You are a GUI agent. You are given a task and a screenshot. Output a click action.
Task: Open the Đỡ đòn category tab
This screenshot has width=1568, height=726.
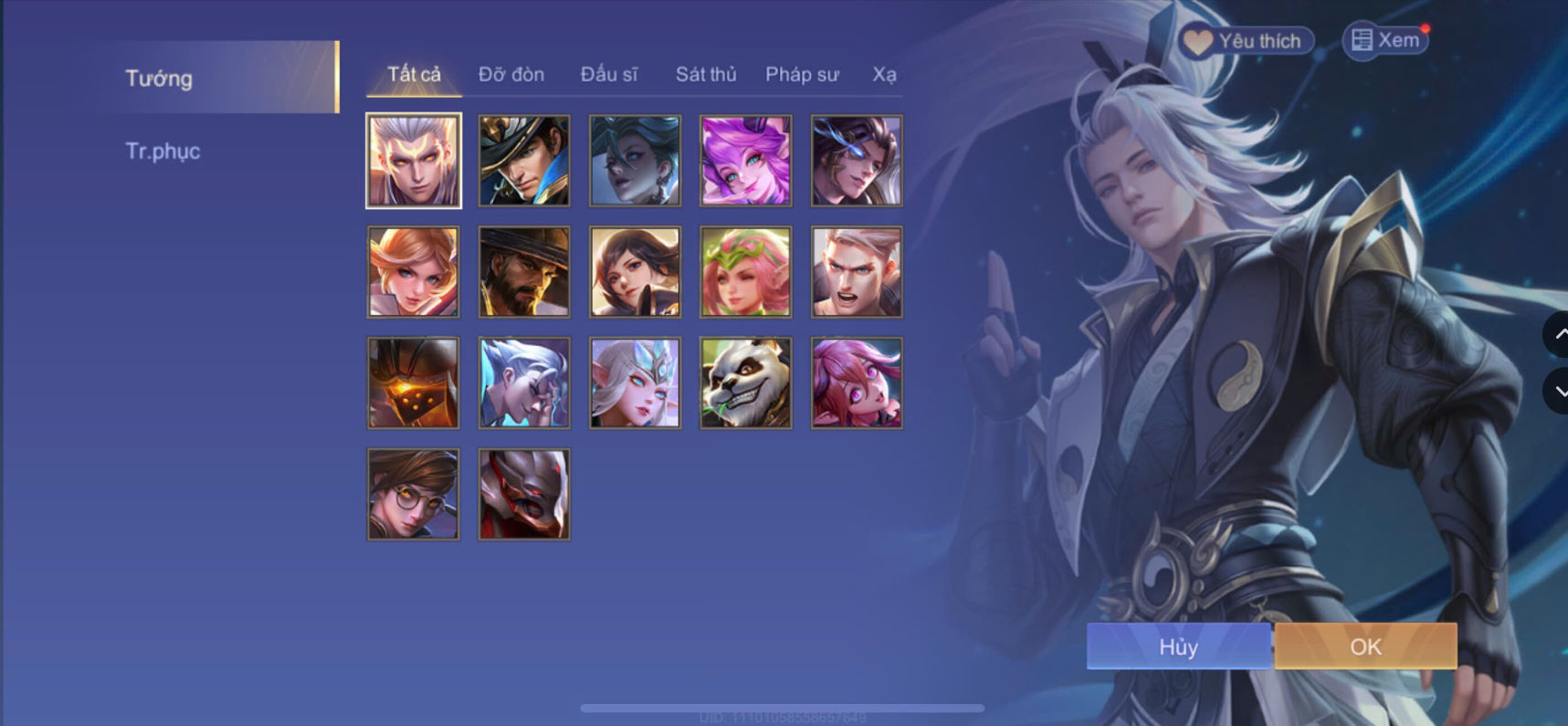pos(510,75)
